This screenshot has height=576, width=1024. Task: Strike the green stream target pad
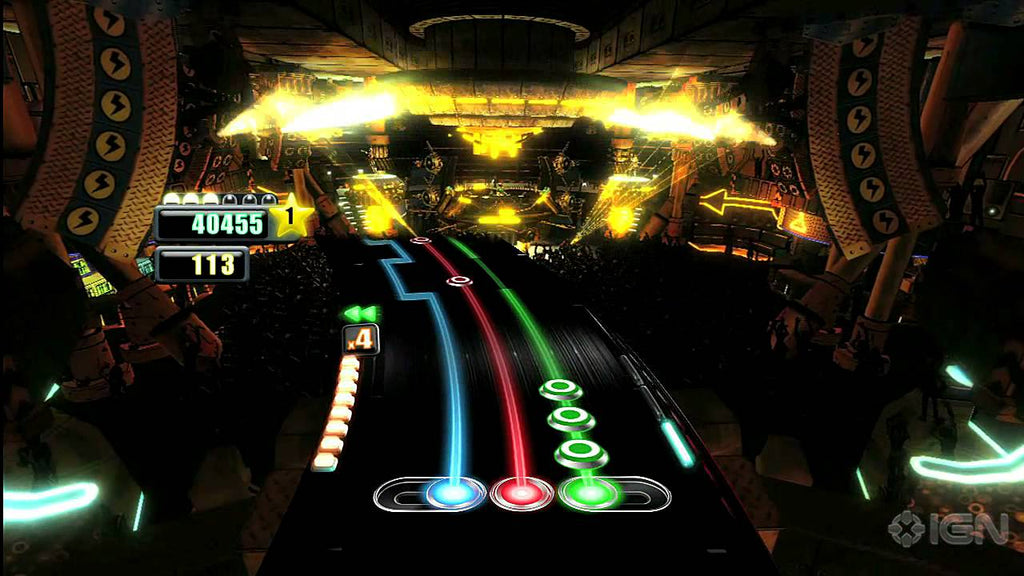tap(589, 492)
